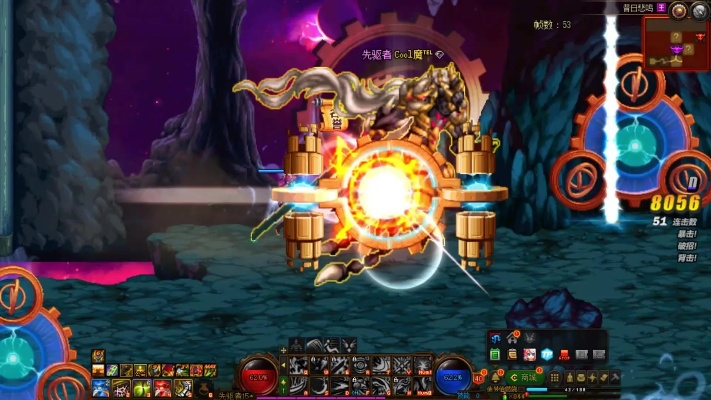
Task: Click the red-haired character item slot
Action: 161,387
